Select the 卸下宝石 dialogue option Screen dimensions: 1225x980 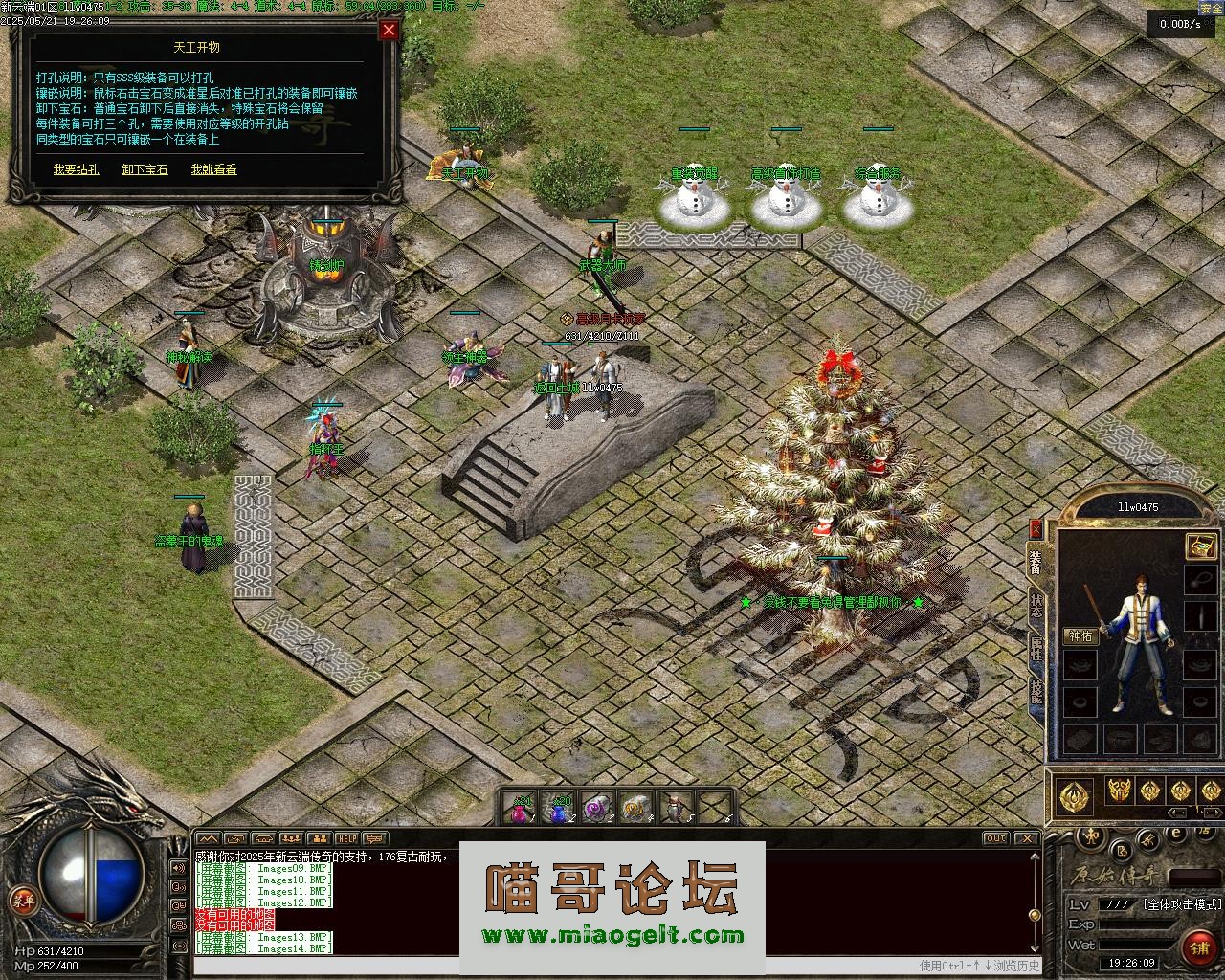coord(145,169)
